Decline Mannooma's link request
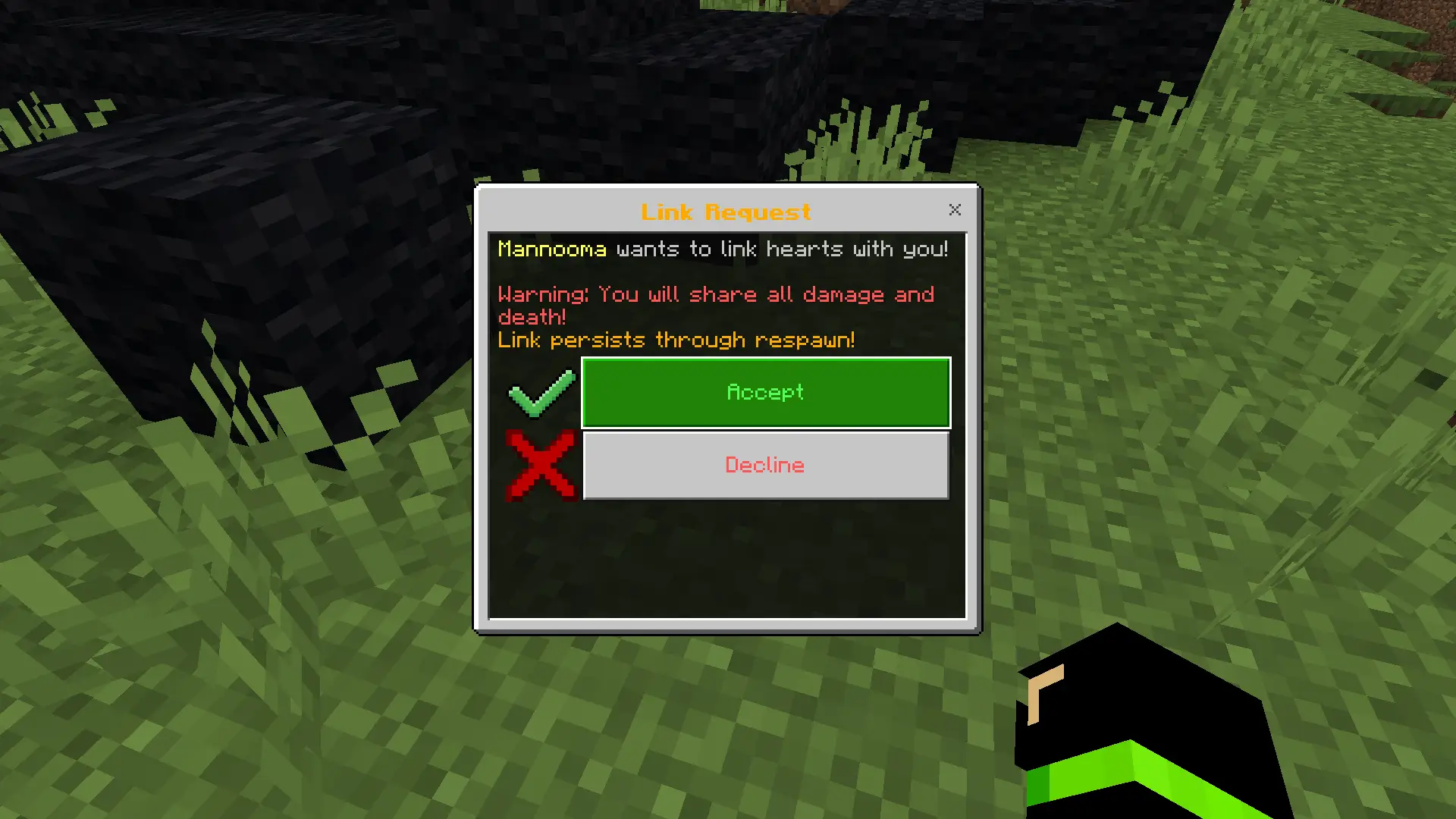This screenshot has height=819, width=1456. click(765, 465)
